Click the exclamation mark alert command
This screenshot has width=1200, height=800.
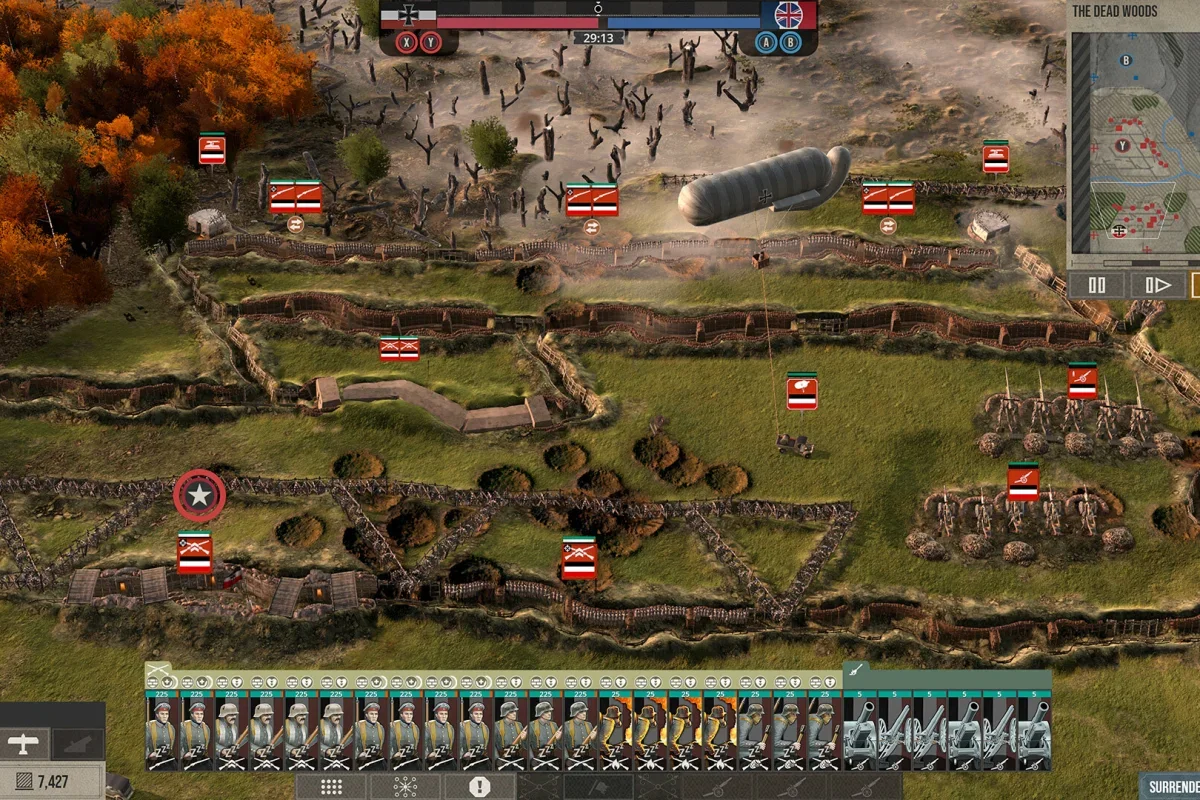(x=479, y=787)
